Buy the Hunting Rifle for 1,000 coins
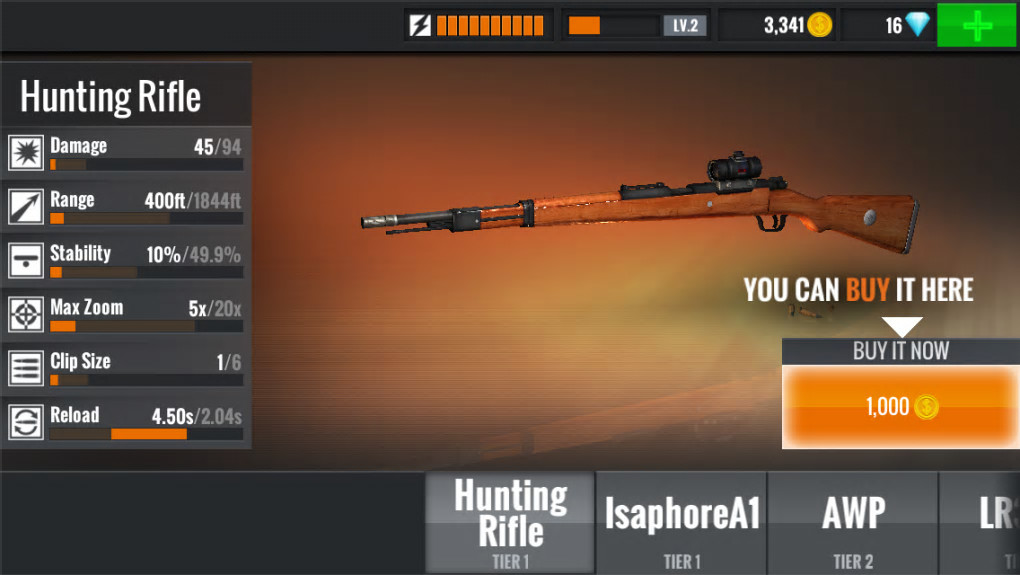Viewport: 1020px width, 575px height. [x=900, y=406]
